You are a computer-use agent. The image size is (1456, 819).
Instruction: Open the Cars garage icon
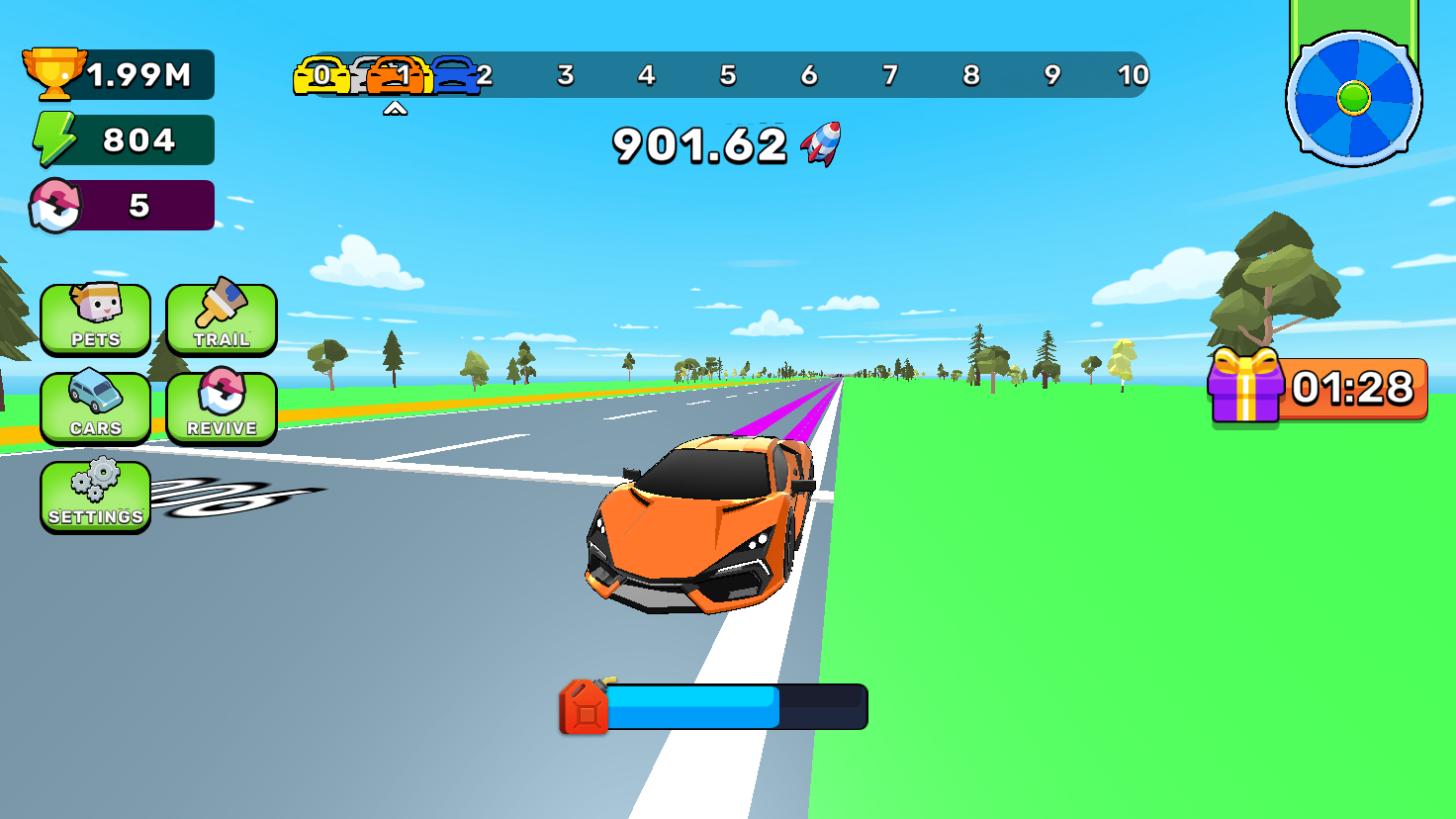tap(95, 408)
